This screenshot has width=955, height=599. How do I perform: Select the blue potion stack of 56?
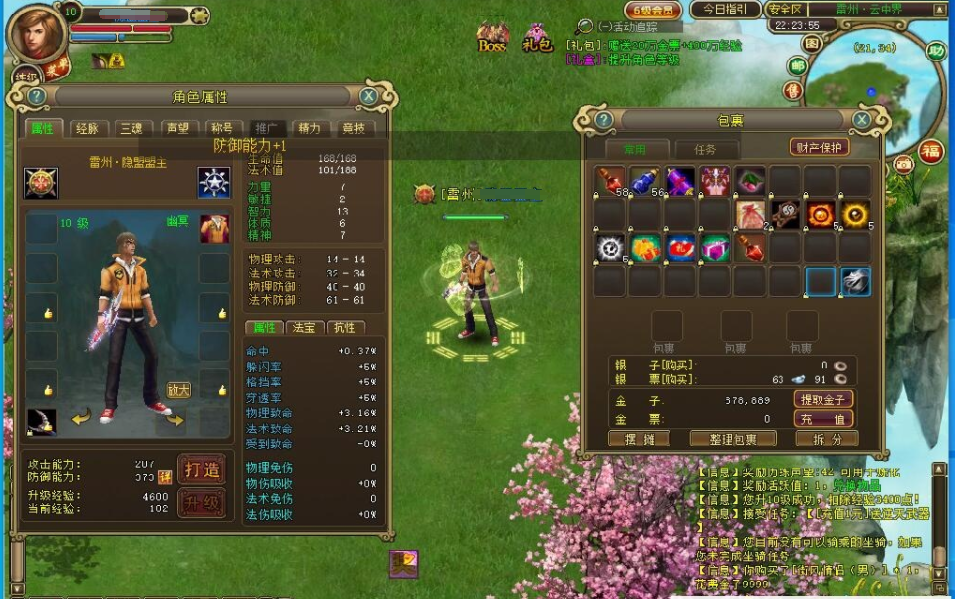click(644, 181)
